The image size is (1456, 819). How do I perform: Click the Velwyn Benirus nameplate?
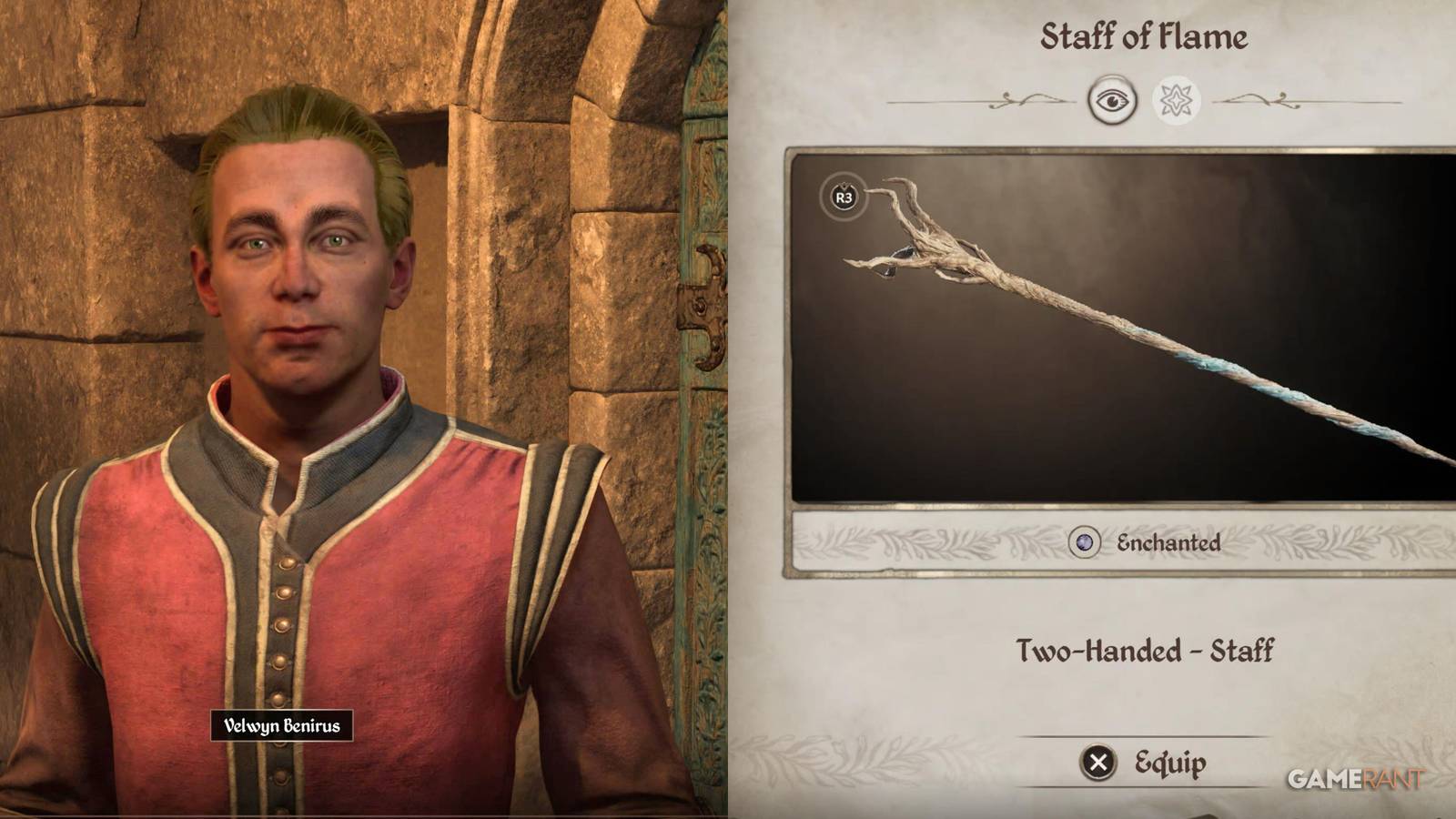click(x=283, y=726)
